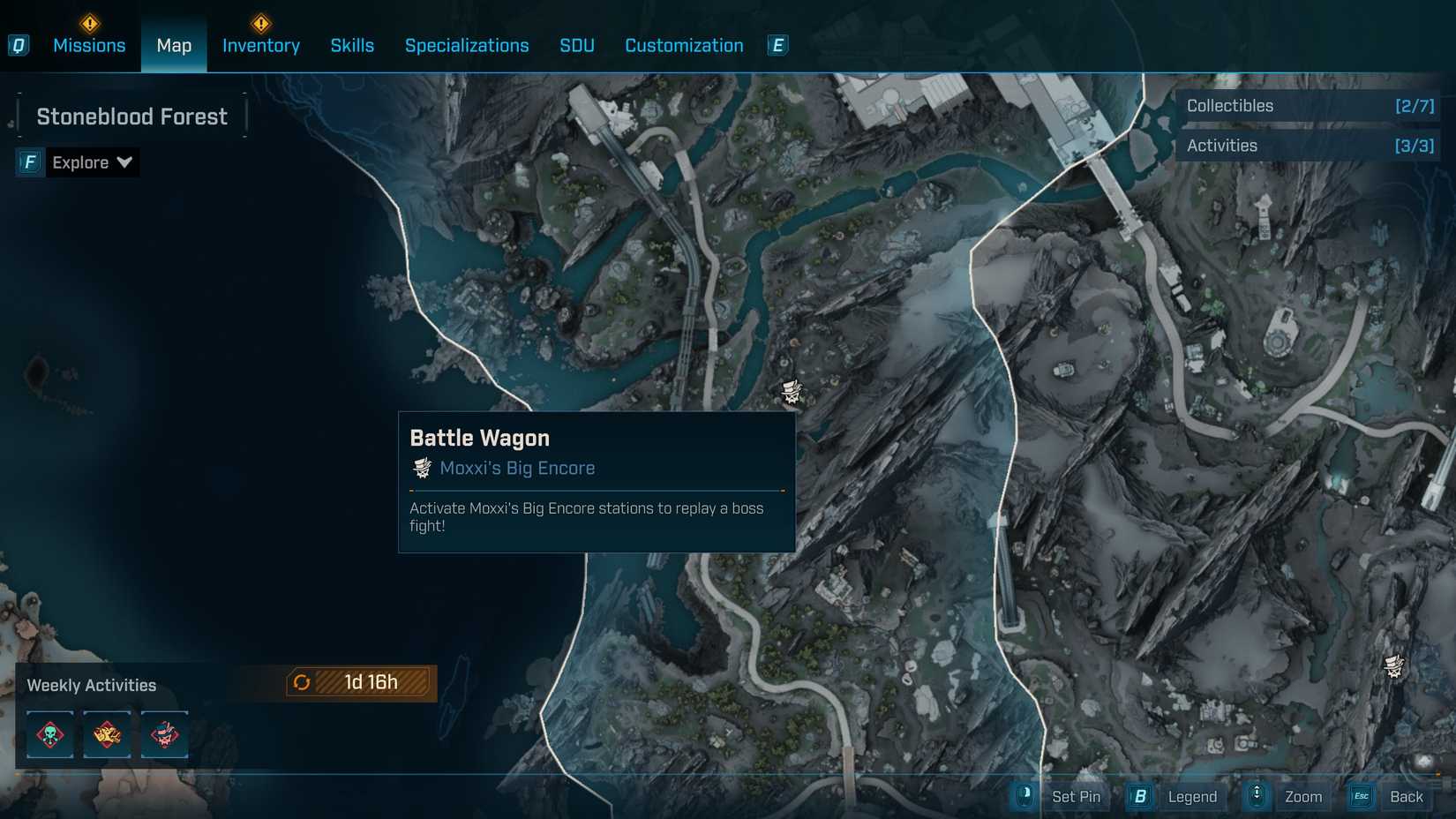This screenshot has height=819, width=1456.
Task: Click the Moxxi's Big Encore marker with tooltip
Action: pos(792,391)
